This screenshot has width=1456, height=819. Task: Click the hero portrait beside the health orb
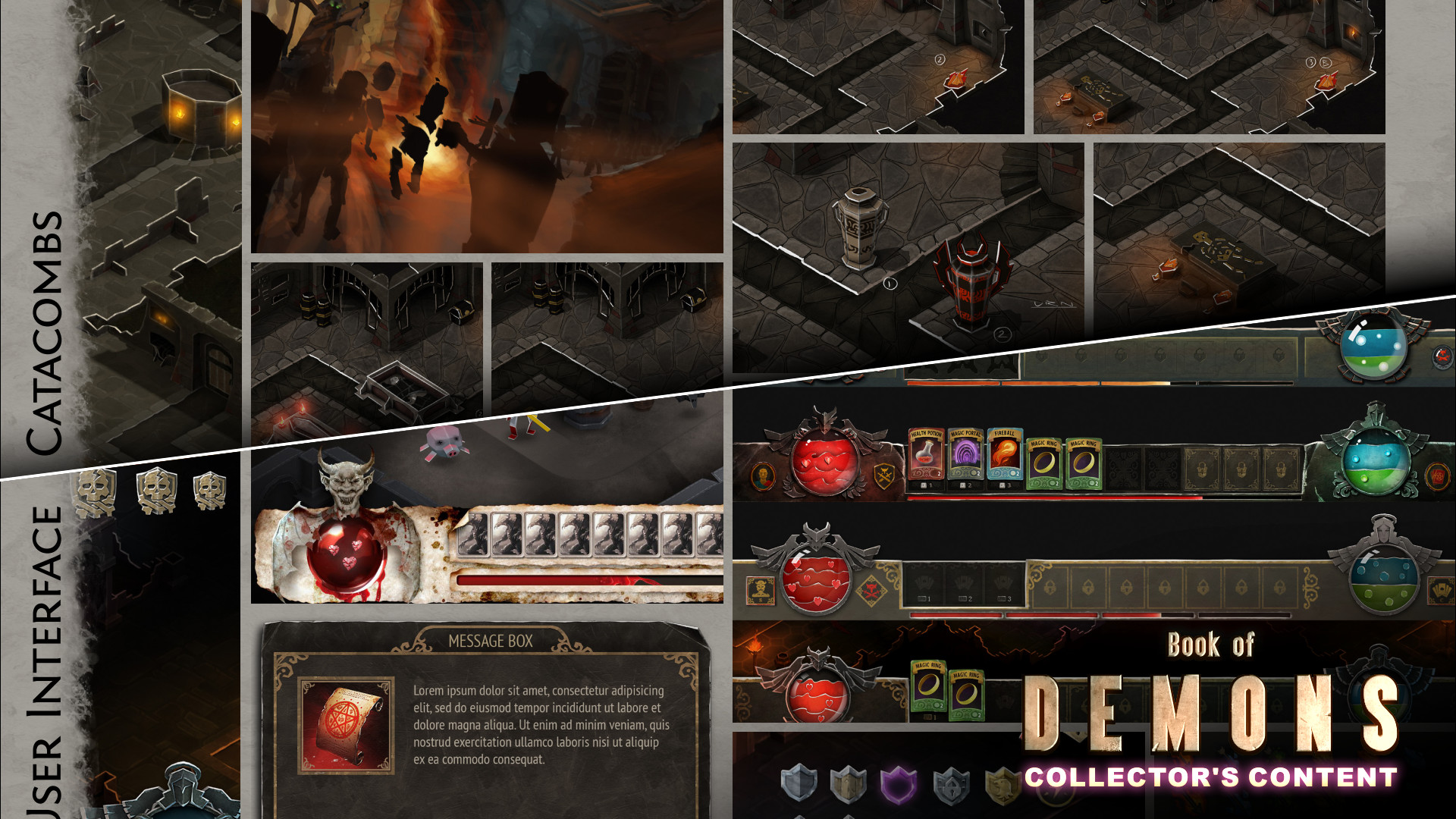click(764, 477)
